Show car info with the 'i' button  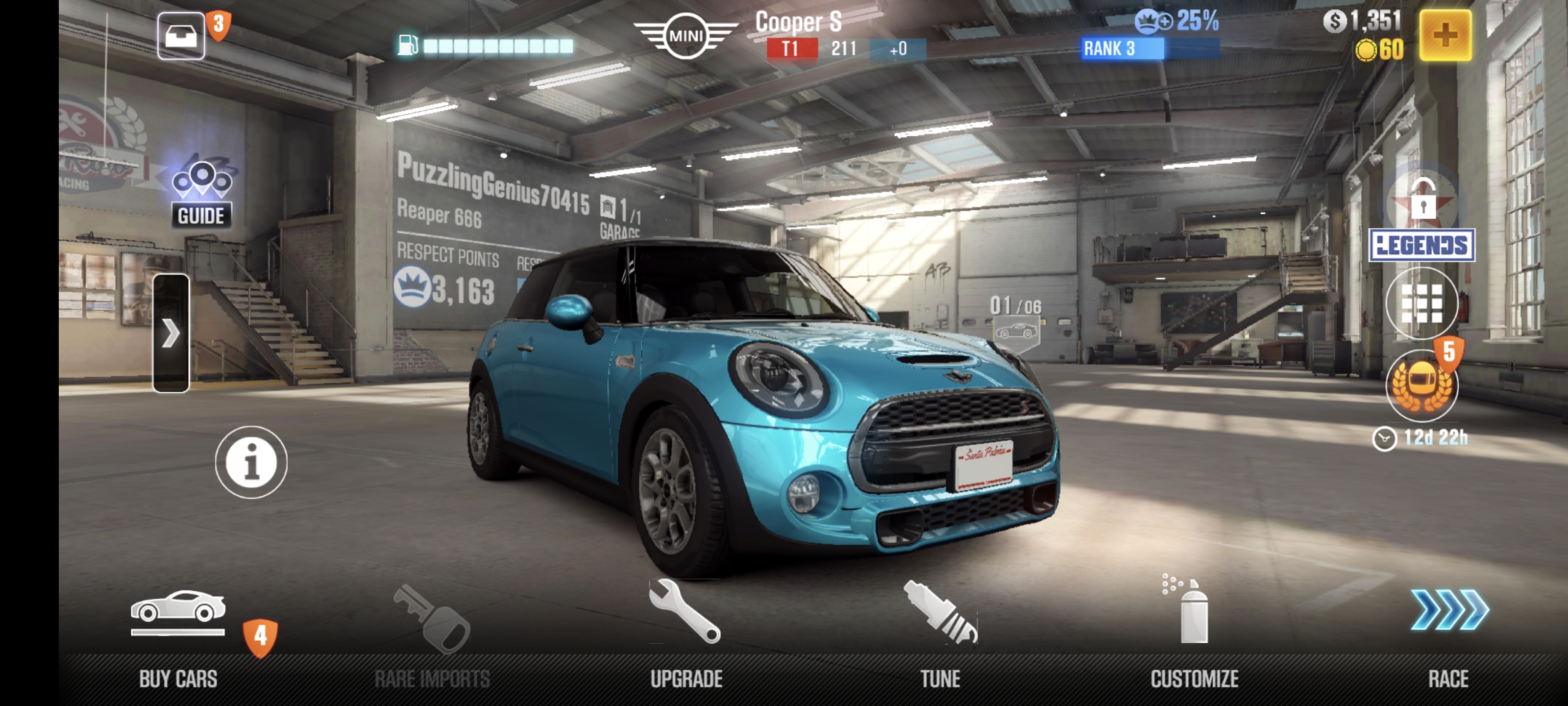click(x=251, y=462)
